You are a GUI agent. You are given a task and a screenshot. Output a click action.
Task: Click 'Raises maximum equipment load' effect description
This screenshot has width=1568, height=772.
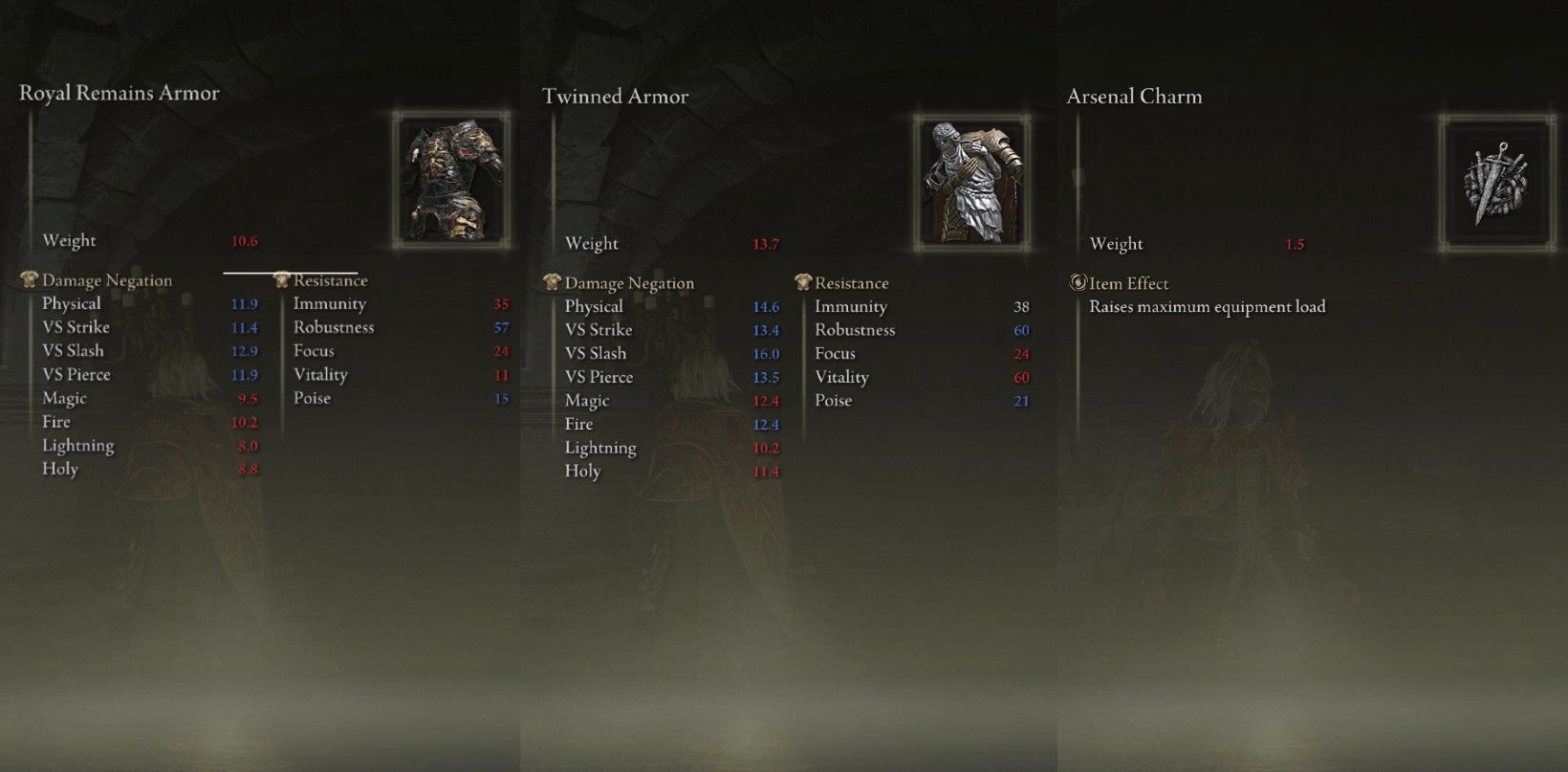pyautogui.click(x=1208, y=306)
